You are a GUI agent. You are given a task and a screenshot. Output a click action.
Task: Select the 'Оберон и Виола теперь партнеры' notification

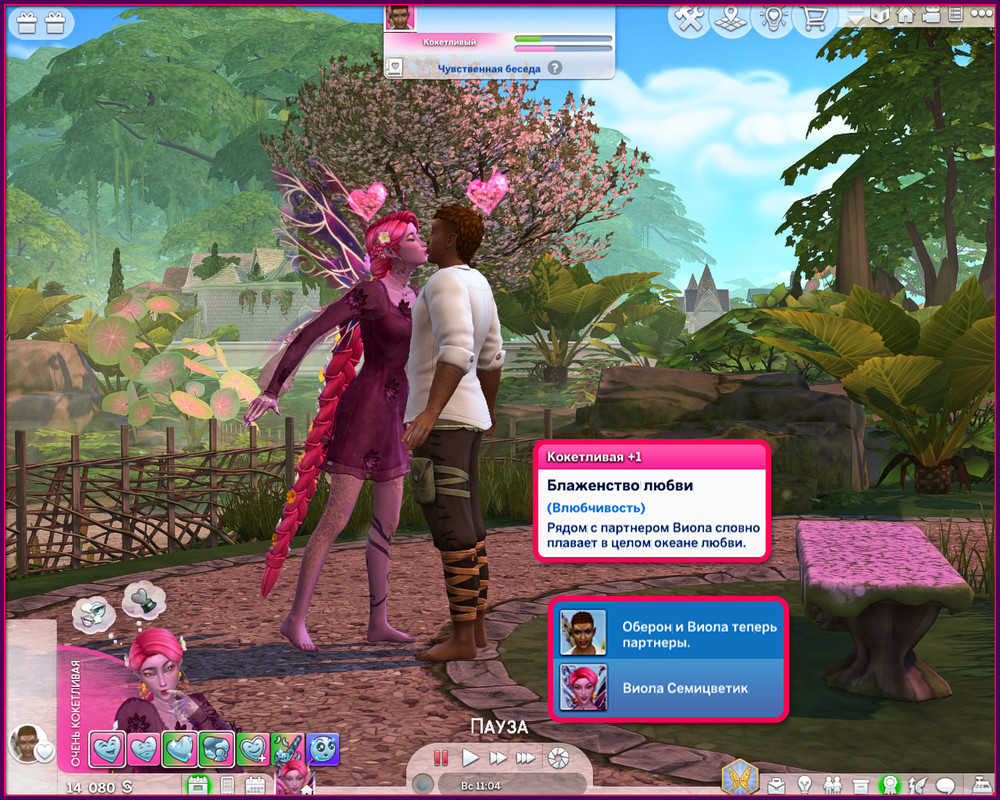point(669,633)
